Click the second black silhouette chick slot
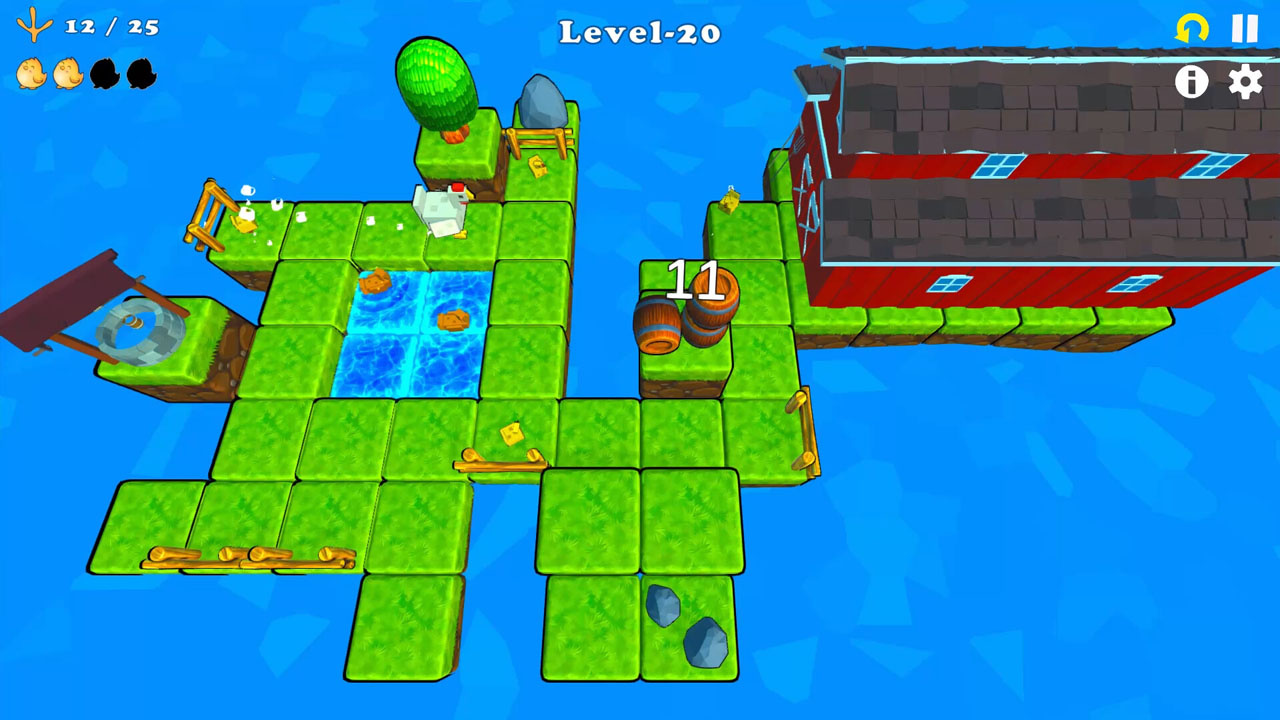Image resolution: width=1280 pixels, height=720 pixels. tap(141, 73)
